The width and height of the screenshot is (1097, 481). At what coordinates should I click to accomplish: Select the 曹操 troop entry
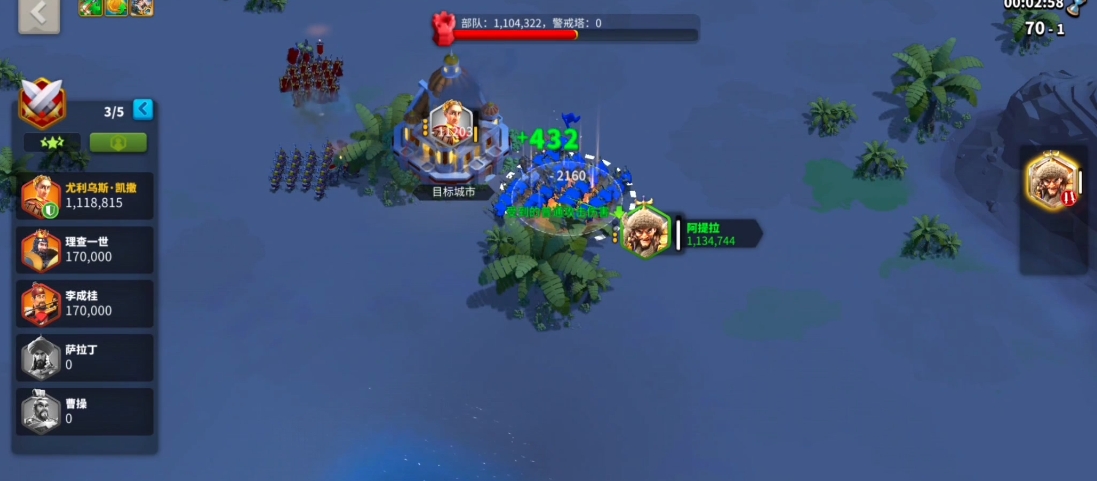(86, 411)
